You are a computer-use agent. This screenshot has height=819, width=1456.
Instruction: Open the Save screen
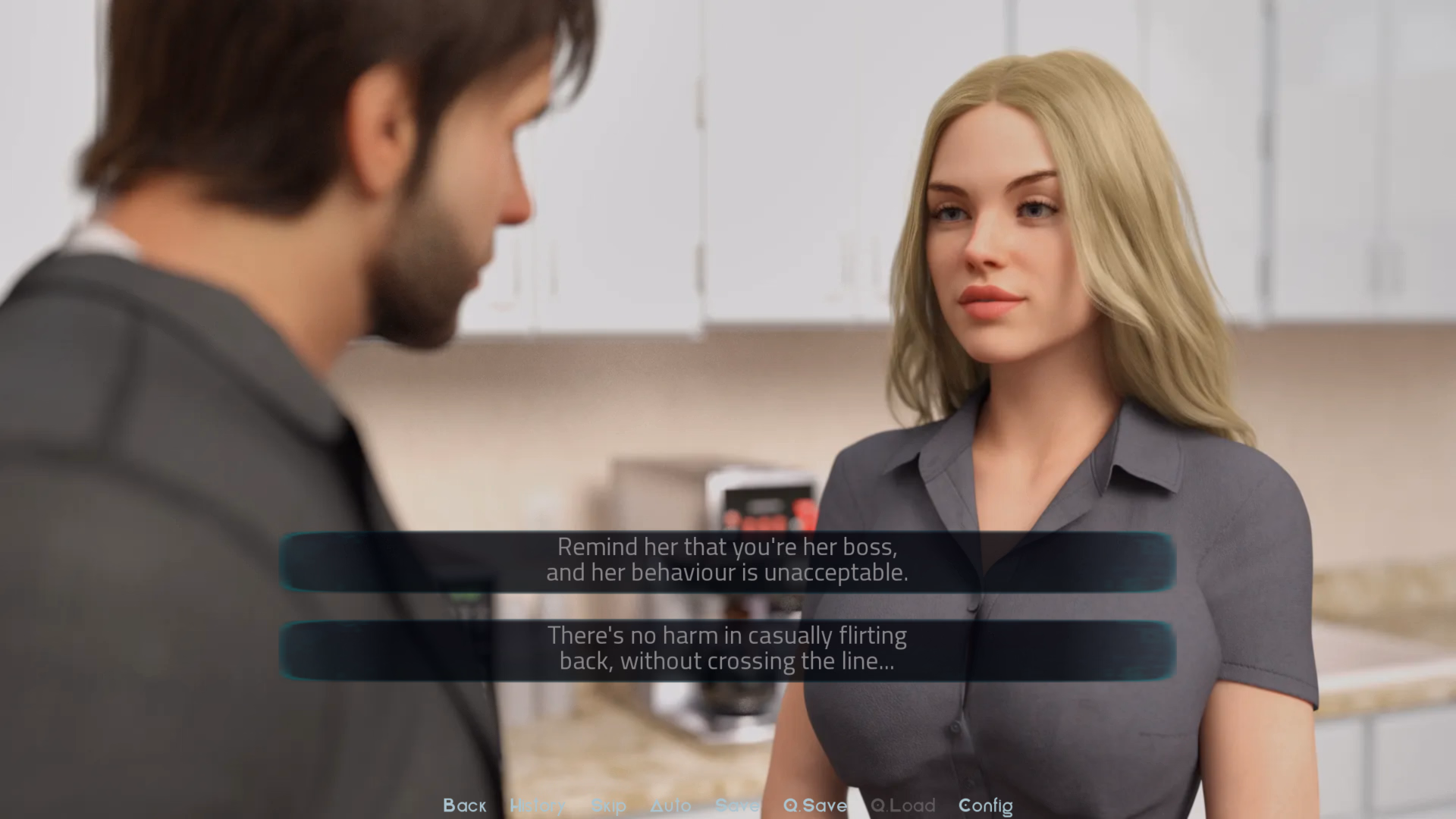[x=736, y=805]
